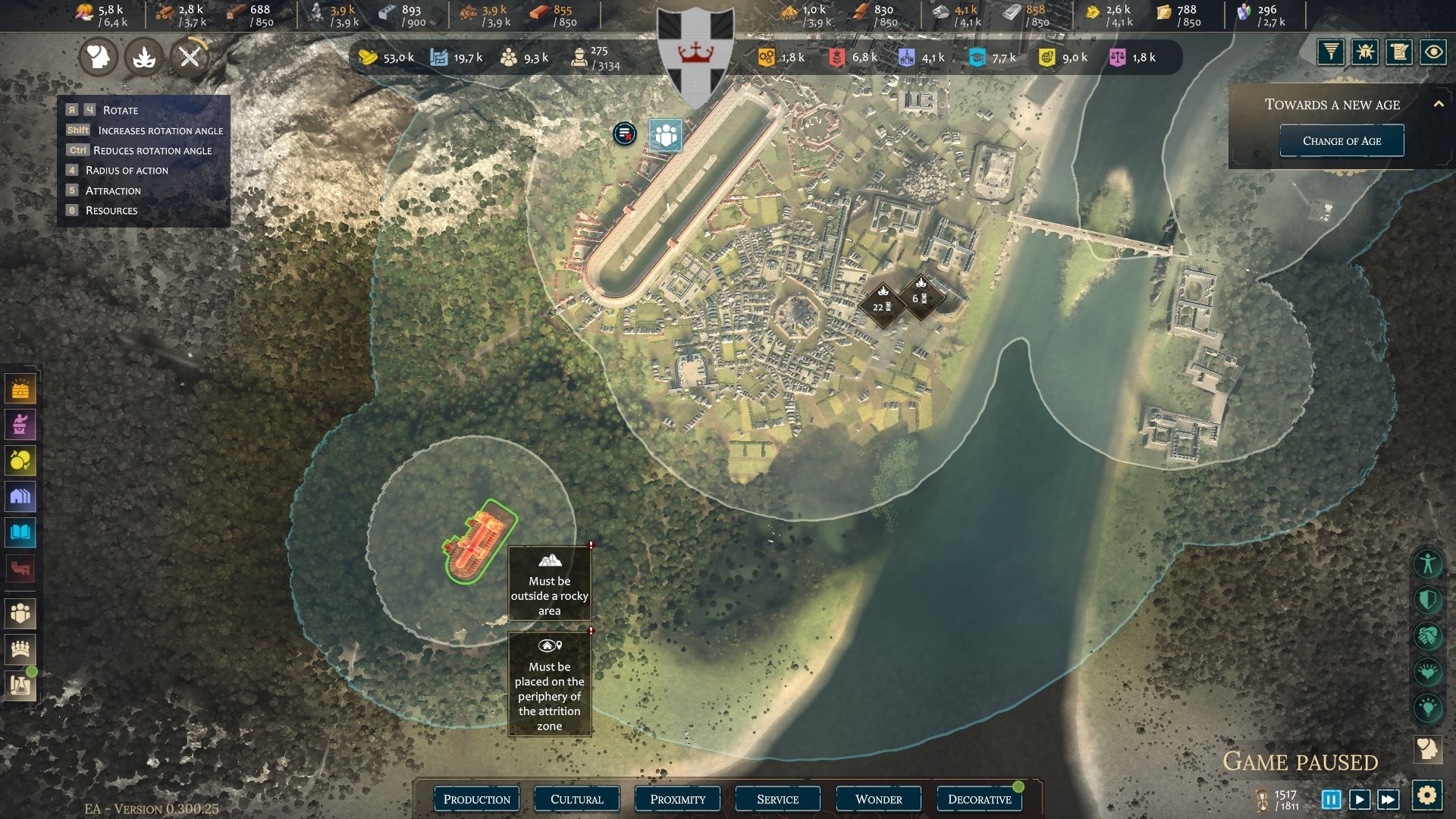The height and width of the screenshot is (819, 1456).
Task: Show the Wonder building category
Action: coord(878,799)
